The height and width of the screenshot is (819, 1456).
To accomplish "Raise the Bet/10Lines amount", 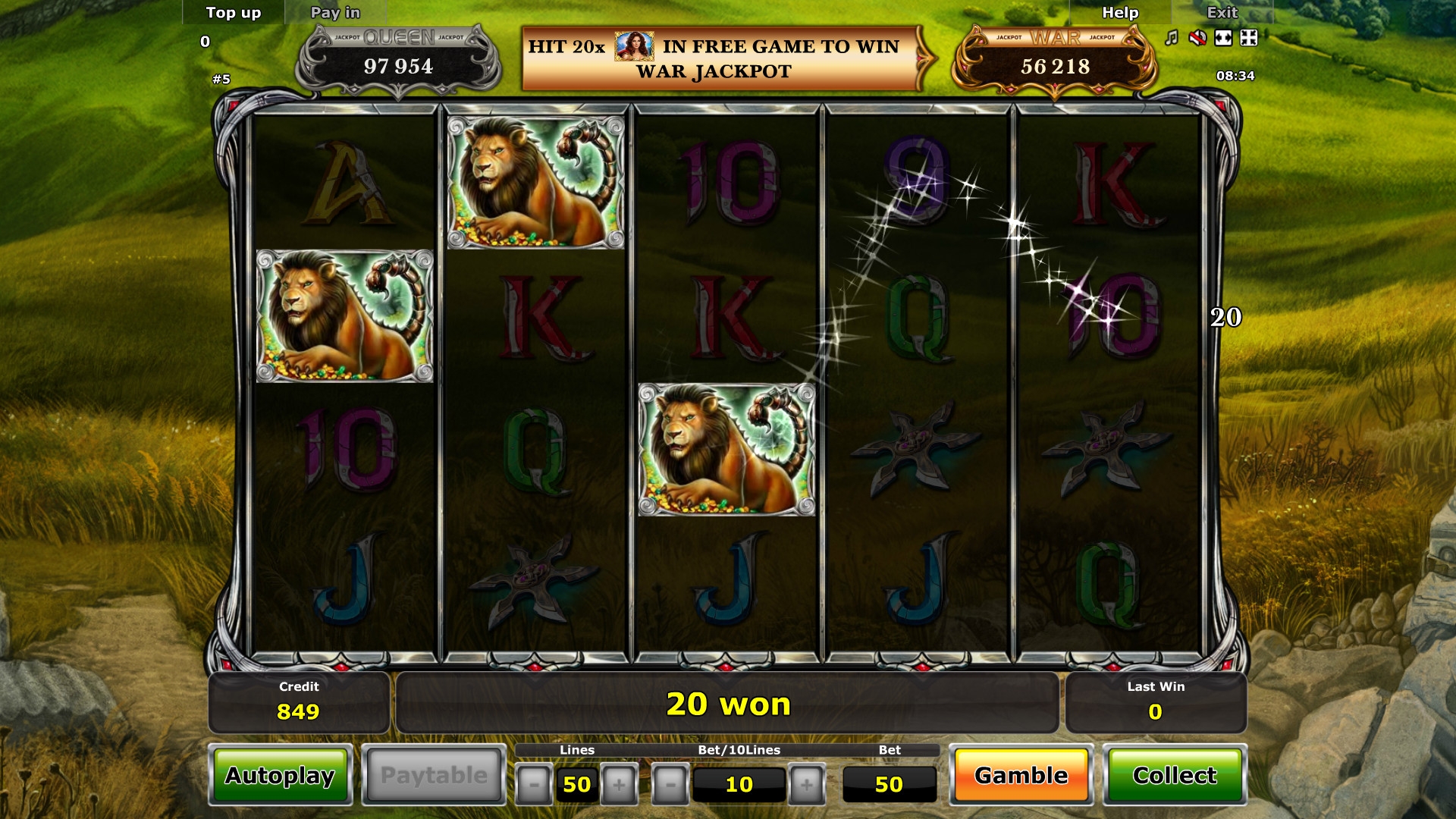I will (x=807, y=784).
